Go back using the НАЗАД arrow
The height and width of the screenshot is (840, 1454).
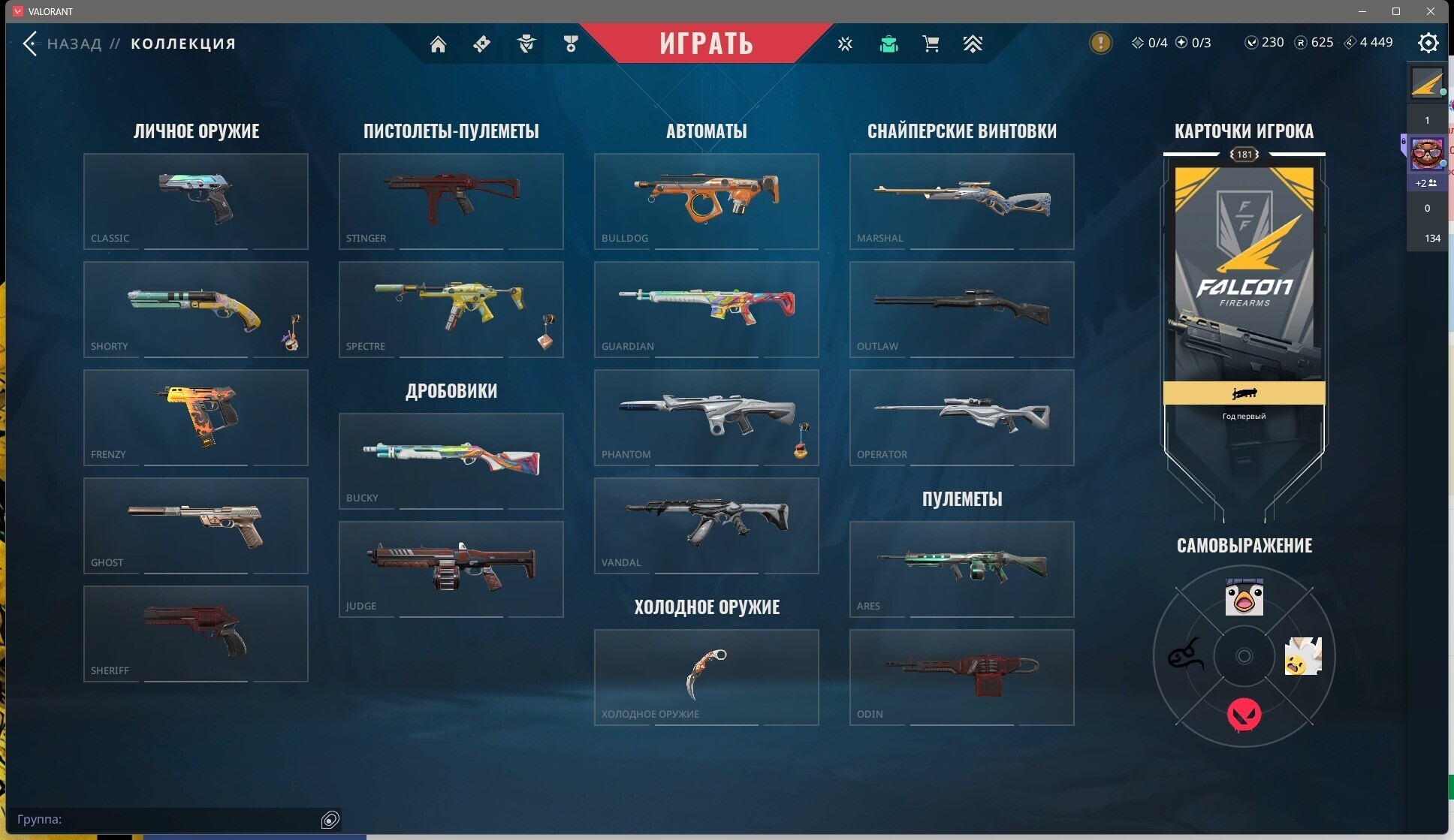point(30,44)
